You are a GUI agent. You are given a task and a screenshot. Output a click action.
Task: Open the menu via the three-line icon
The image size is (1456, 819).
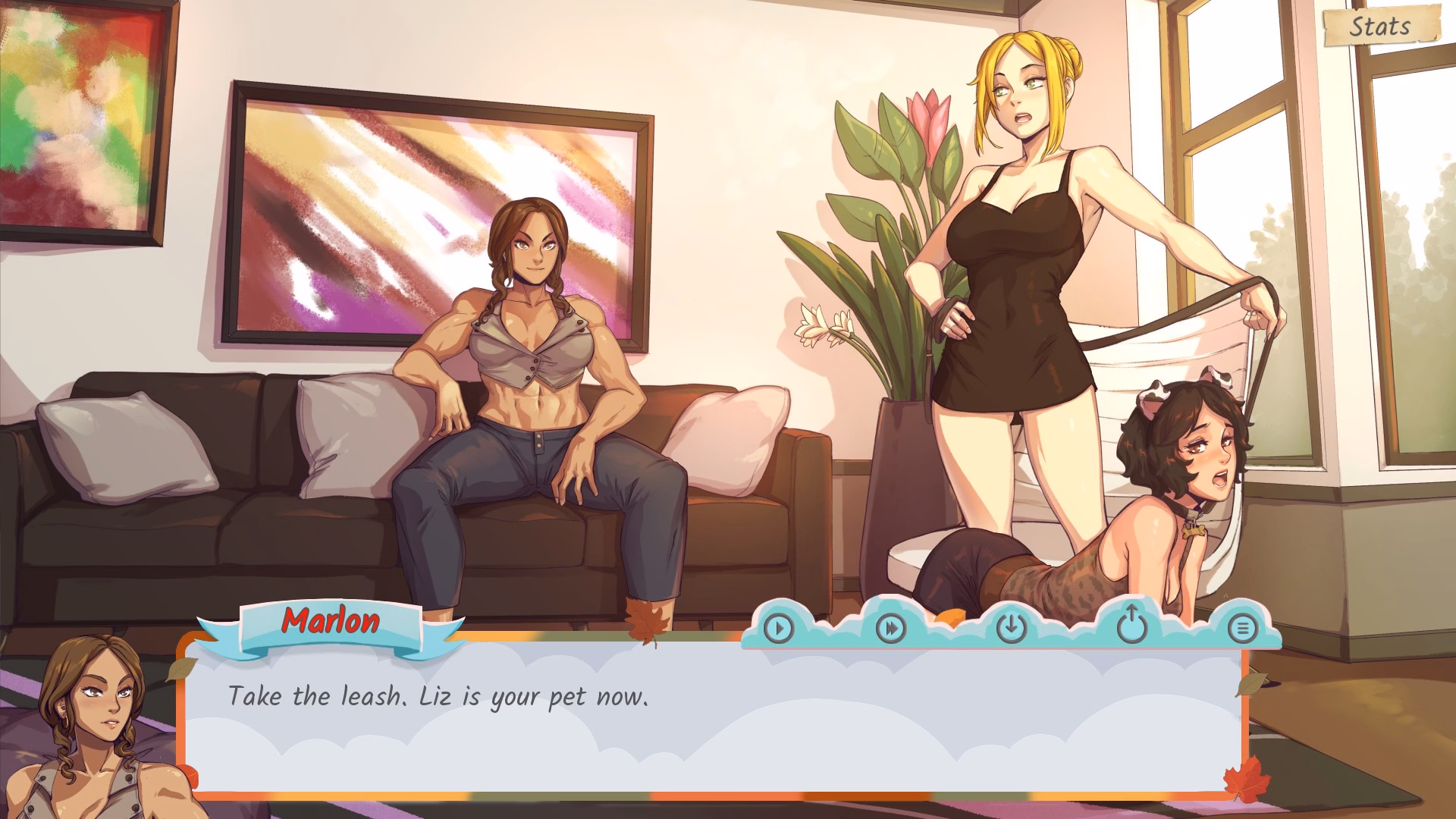(x=1242, y=628)
